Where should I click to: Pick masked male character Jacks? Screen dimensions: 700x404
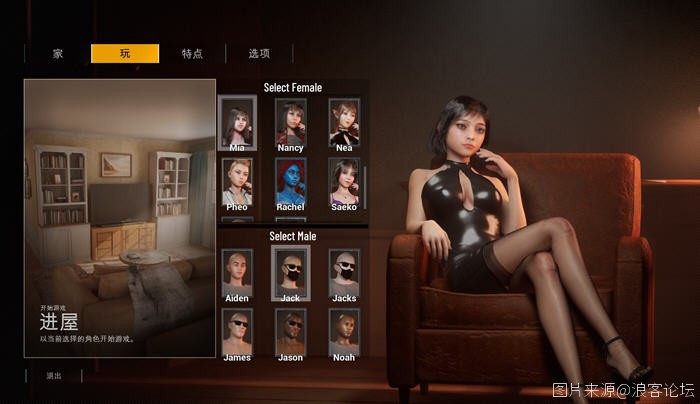click(344, 272)
